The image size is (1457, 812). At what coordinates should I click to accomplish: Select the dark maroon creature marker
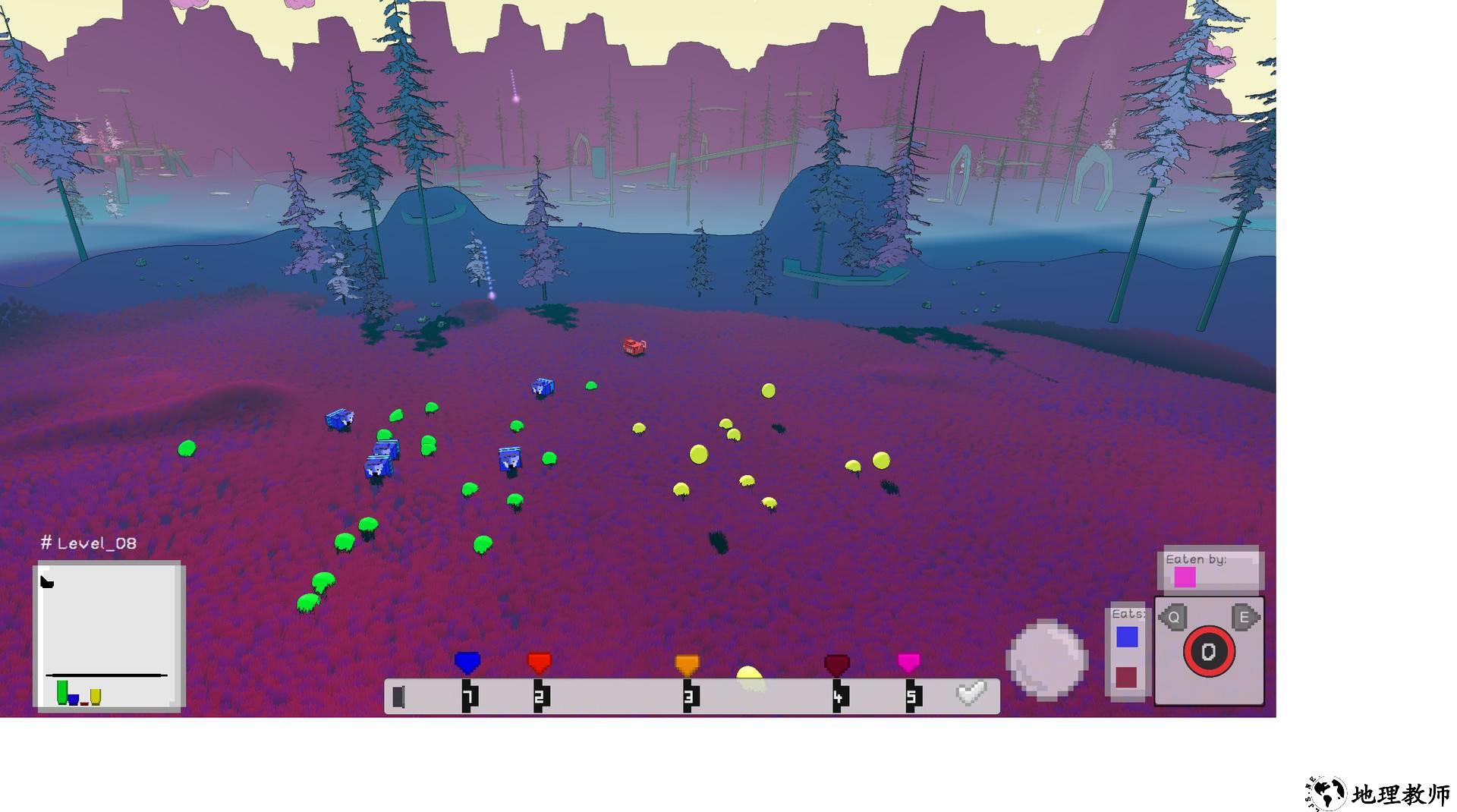[836, 665]
